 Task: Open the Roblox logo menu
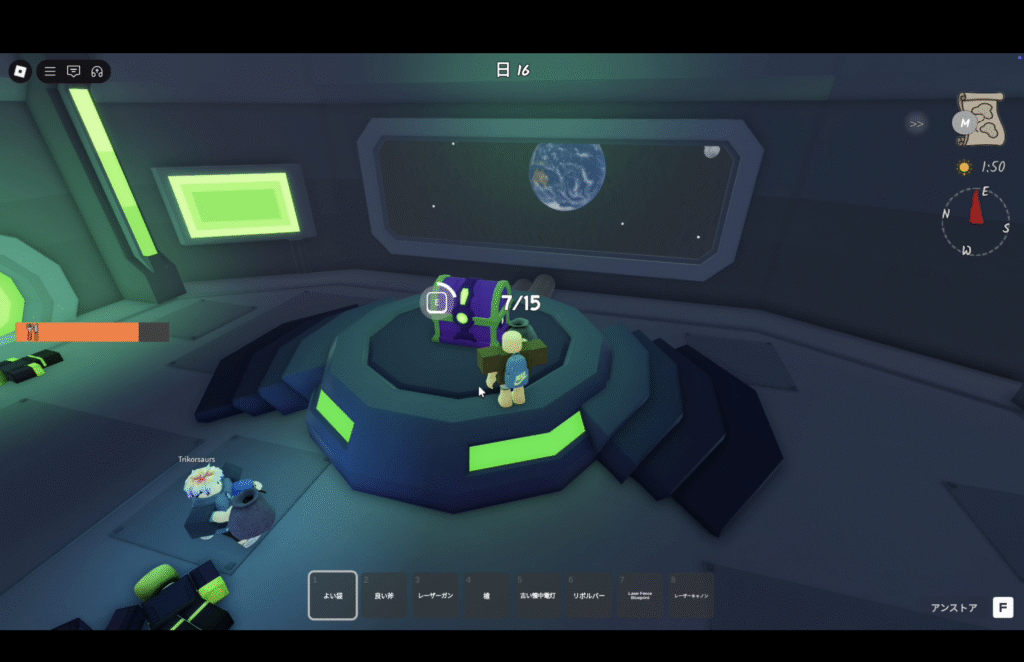(x=20, y=71)
